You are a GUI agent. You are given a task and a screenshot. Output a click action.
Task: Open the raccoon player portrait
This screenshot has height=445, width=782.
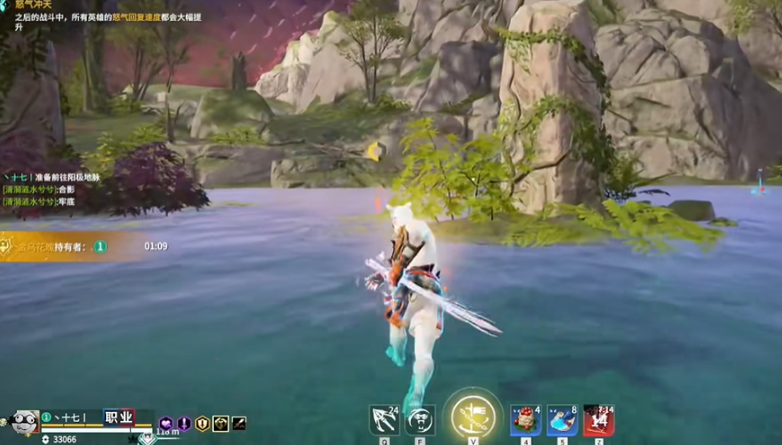[x=22, y=421]
